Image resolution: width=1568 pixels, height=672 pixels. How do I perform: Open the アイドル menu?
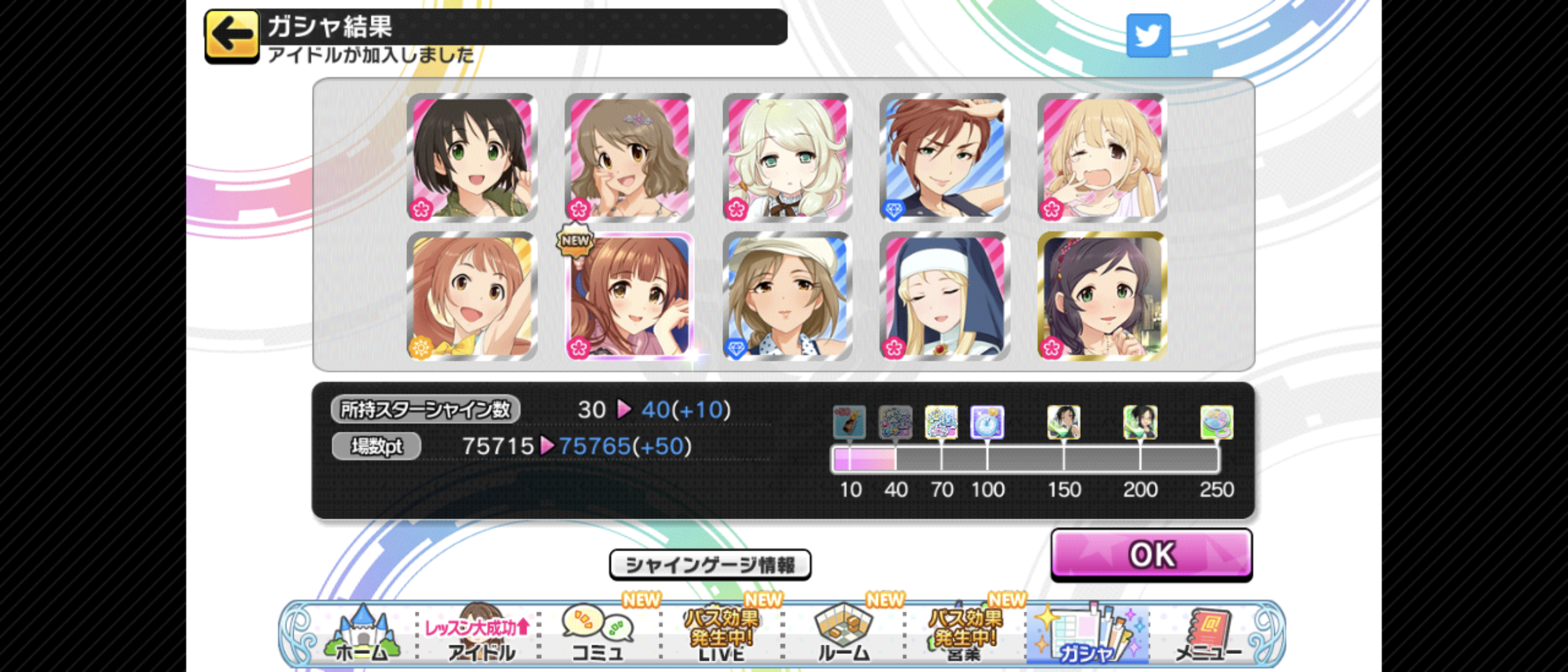[479, 635]
